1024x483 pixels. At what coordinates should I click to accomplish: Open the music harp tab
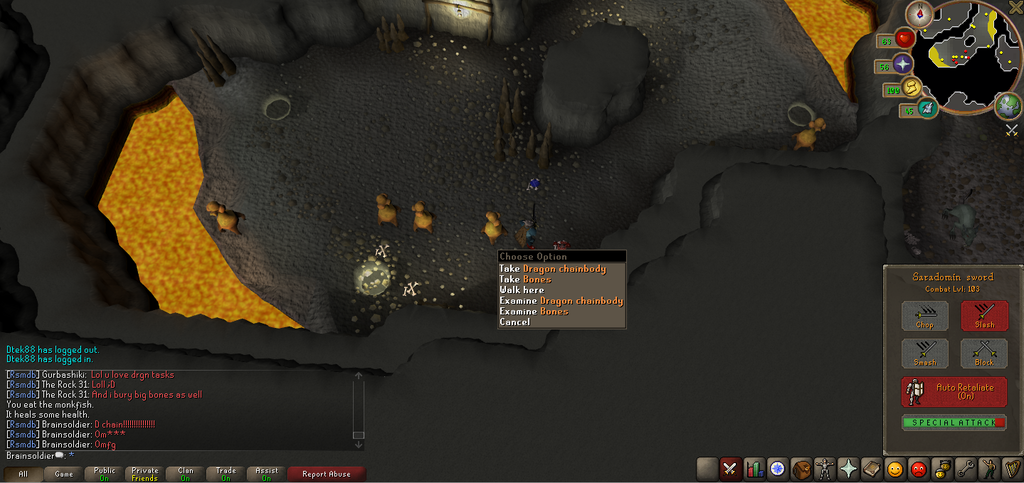click(1010, 468)
